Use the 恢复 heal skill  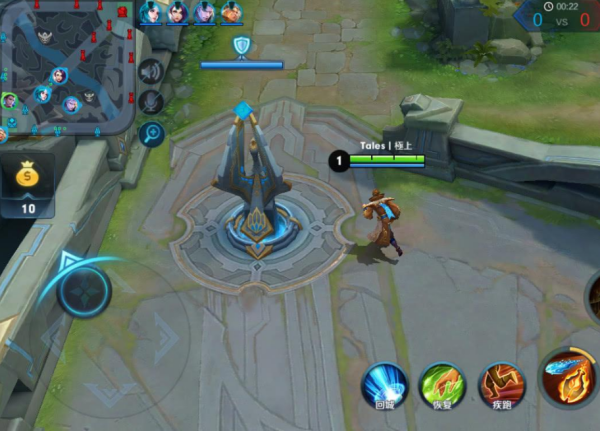pyautogui.click(x=441, y=384)
